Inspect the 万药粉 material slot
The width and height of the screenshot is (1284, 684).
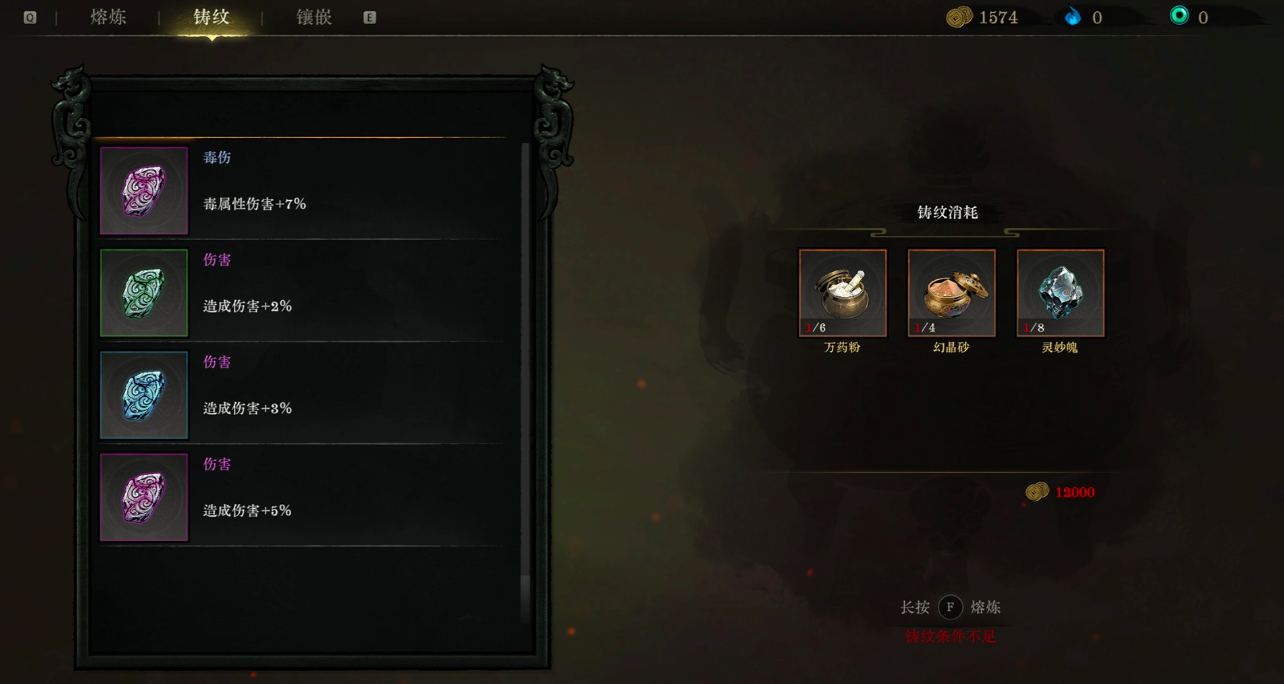point(842,293)
